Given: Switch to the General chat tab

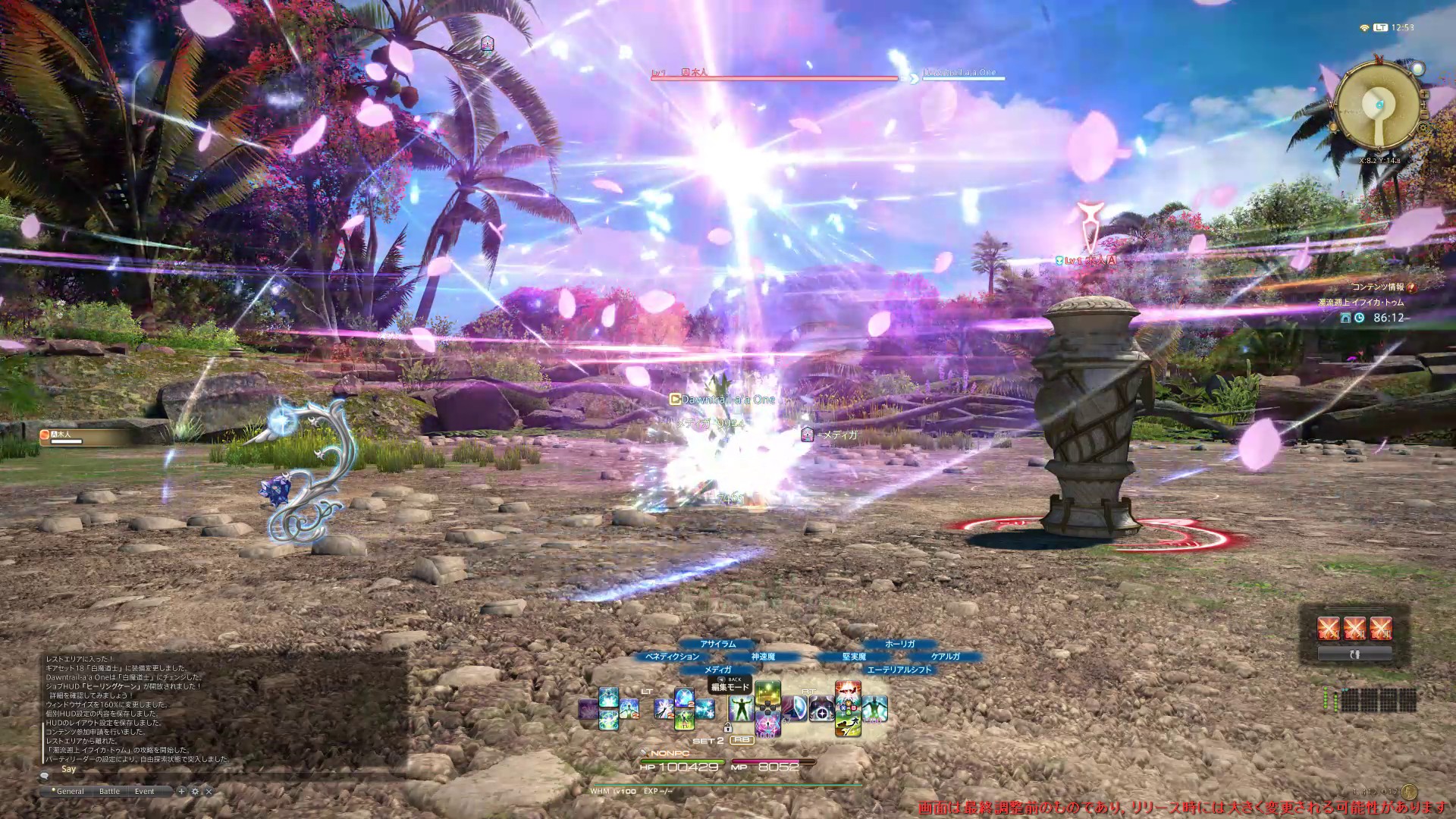Looking at the screenshot, I should click(x=70, y=791).
